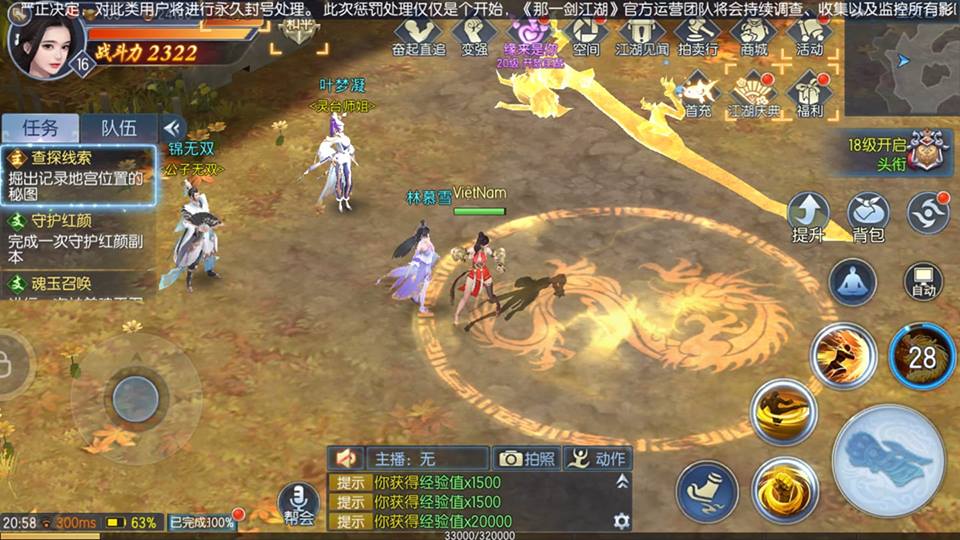The image size is (960, 540).
Task: Collapse the quest panel with the arrow button
Action: (173, 128)
